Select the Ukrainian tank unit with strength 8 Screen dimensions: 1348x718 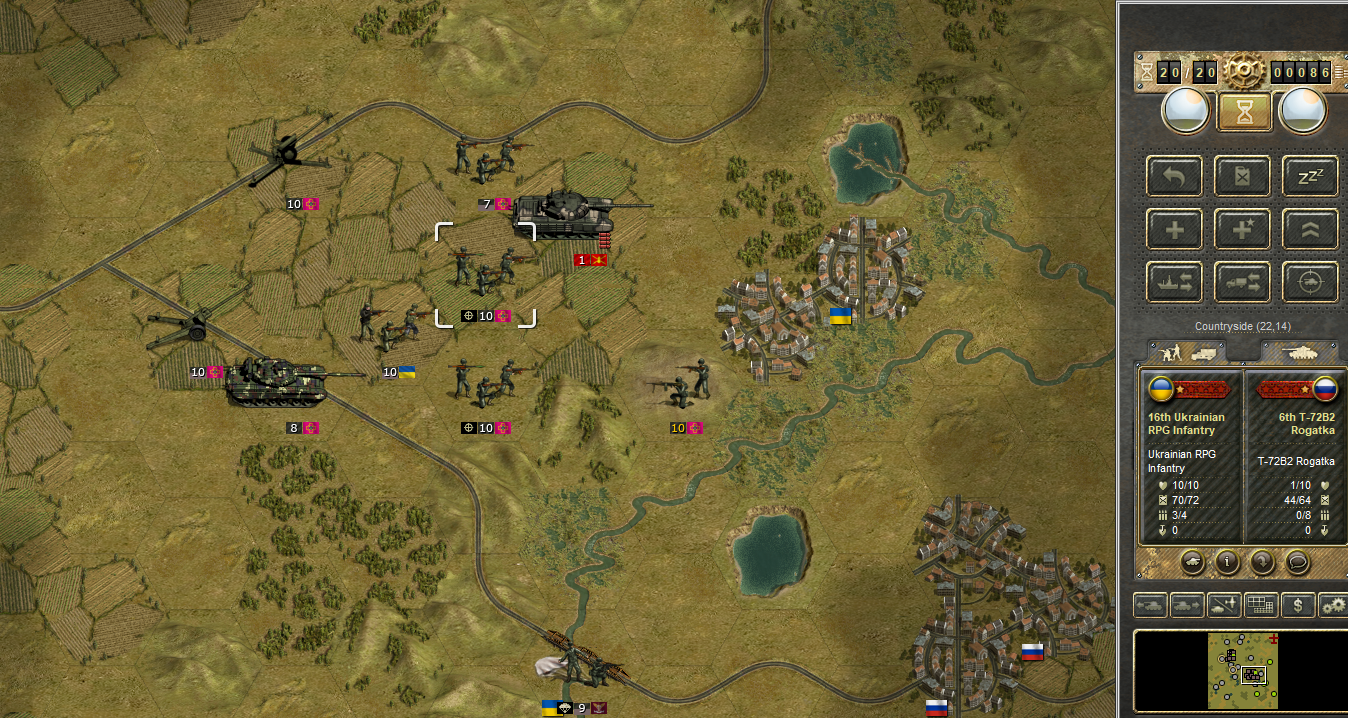[277, 383]
